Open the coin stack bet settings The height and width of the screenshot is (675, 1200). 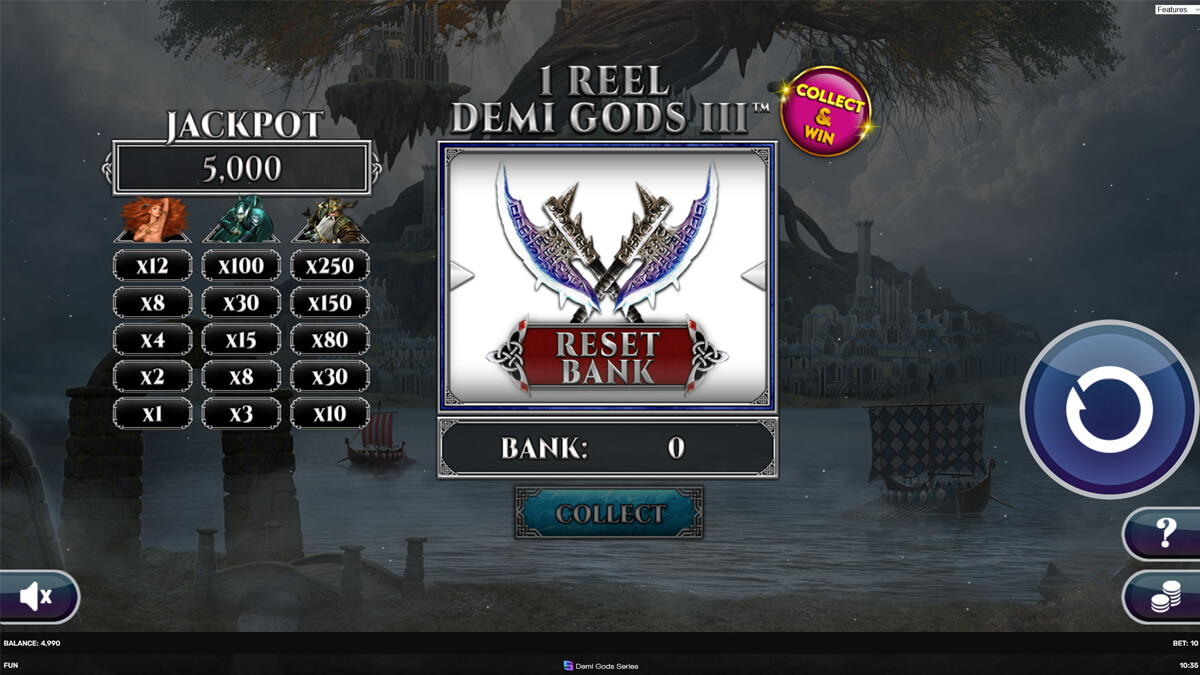point(1164,598)
